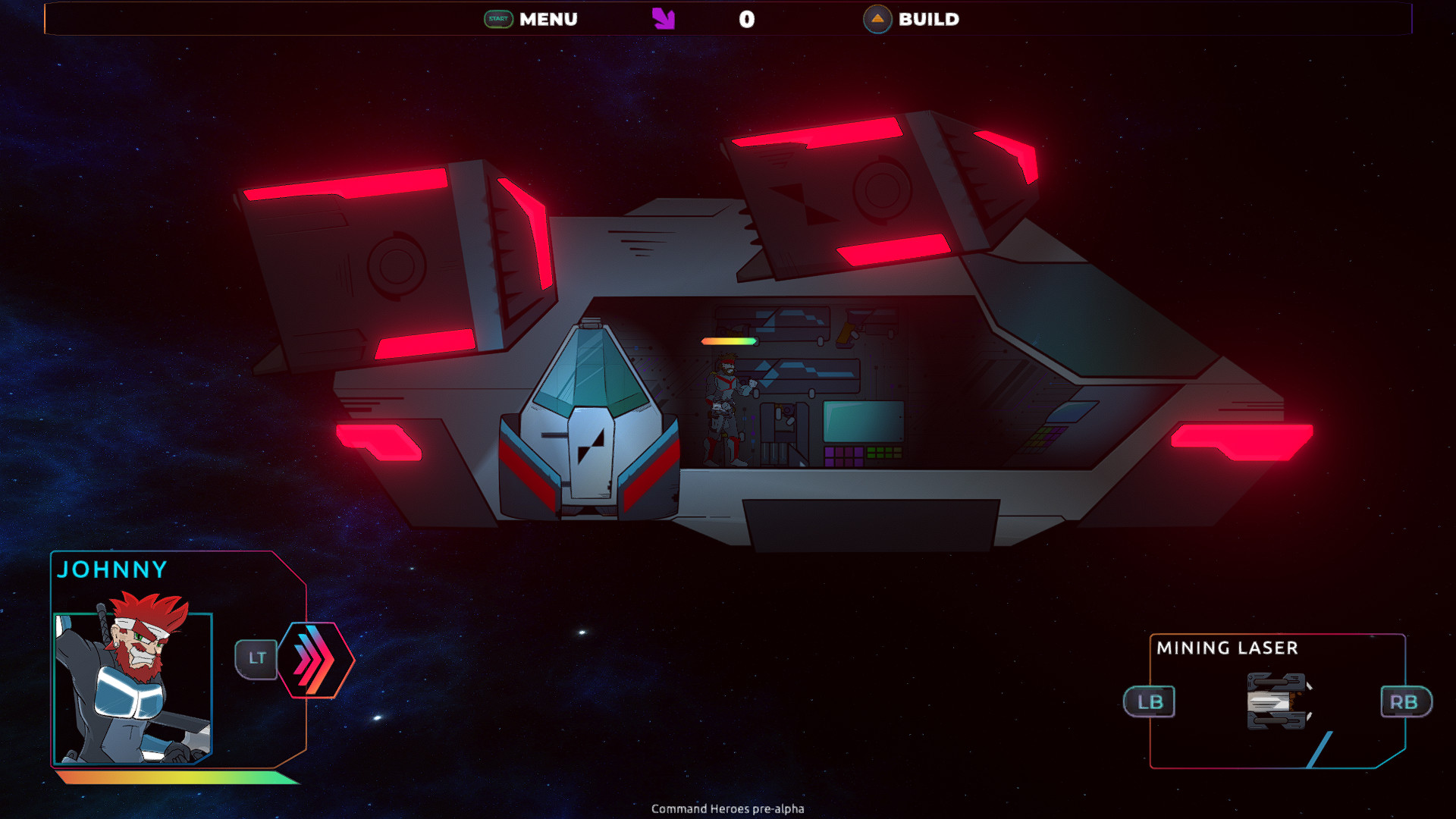The image size is (1456, 819).
Task: Select the green START icon beside MENU
Action: (x=497, y=19)
